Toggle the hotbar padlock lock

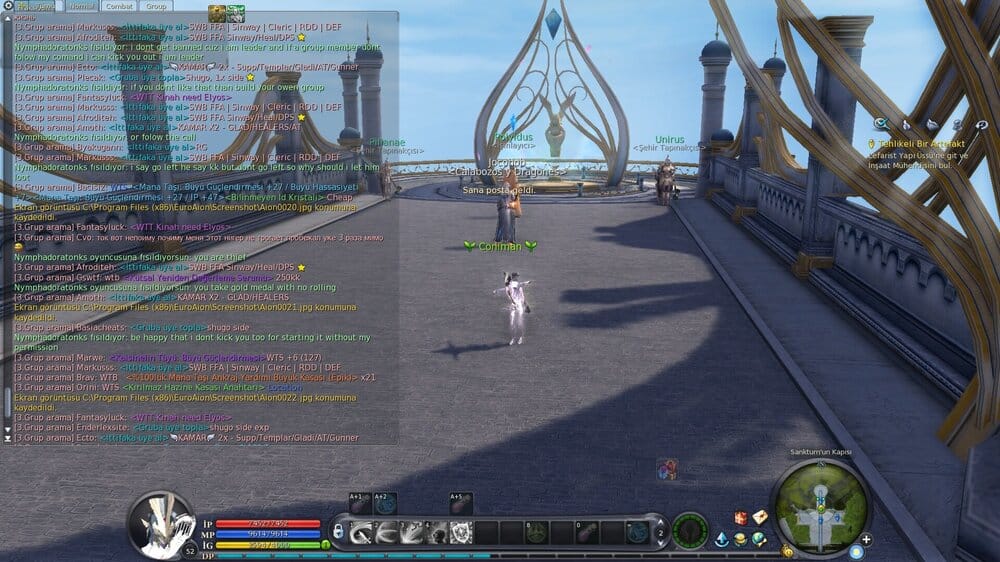pyautogui.click(x=338, y=532)
